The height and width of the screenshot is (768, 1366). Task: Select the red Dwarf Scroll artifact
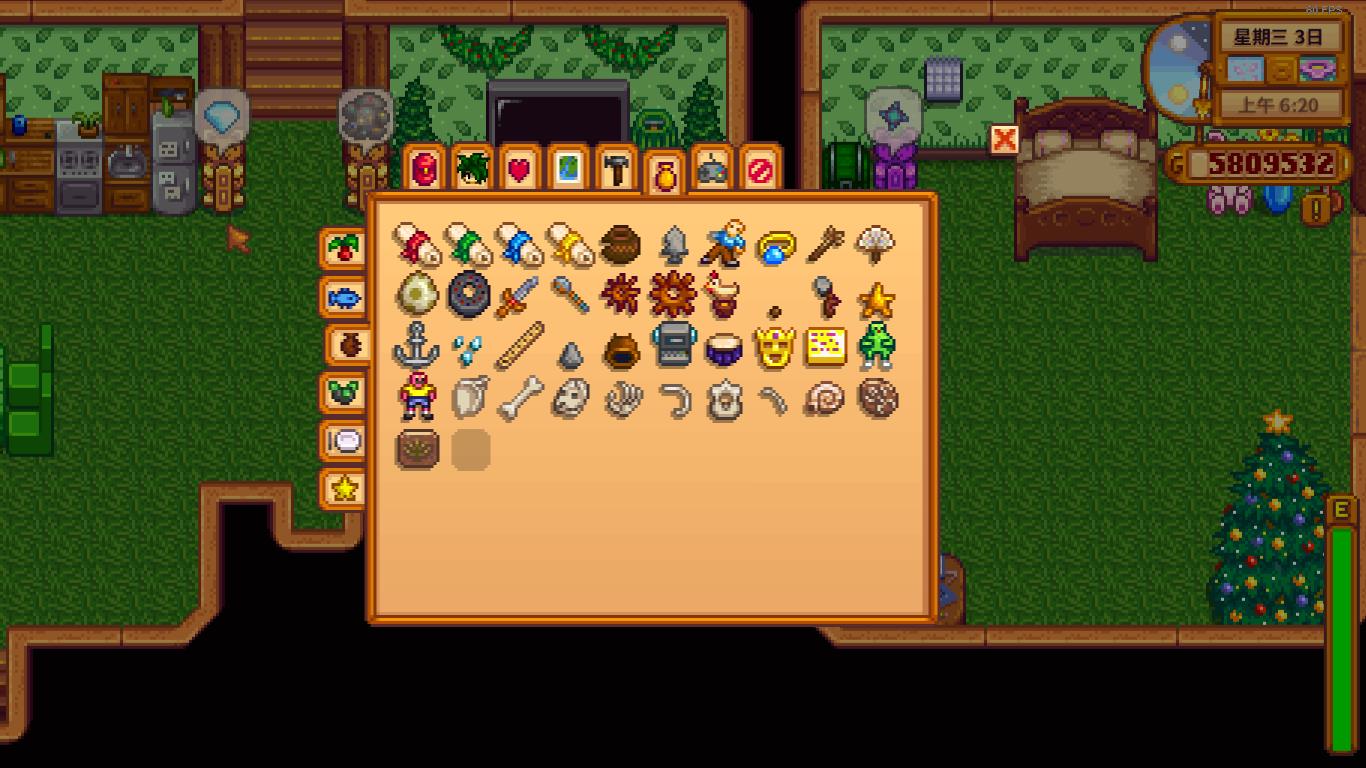point(417,244)
